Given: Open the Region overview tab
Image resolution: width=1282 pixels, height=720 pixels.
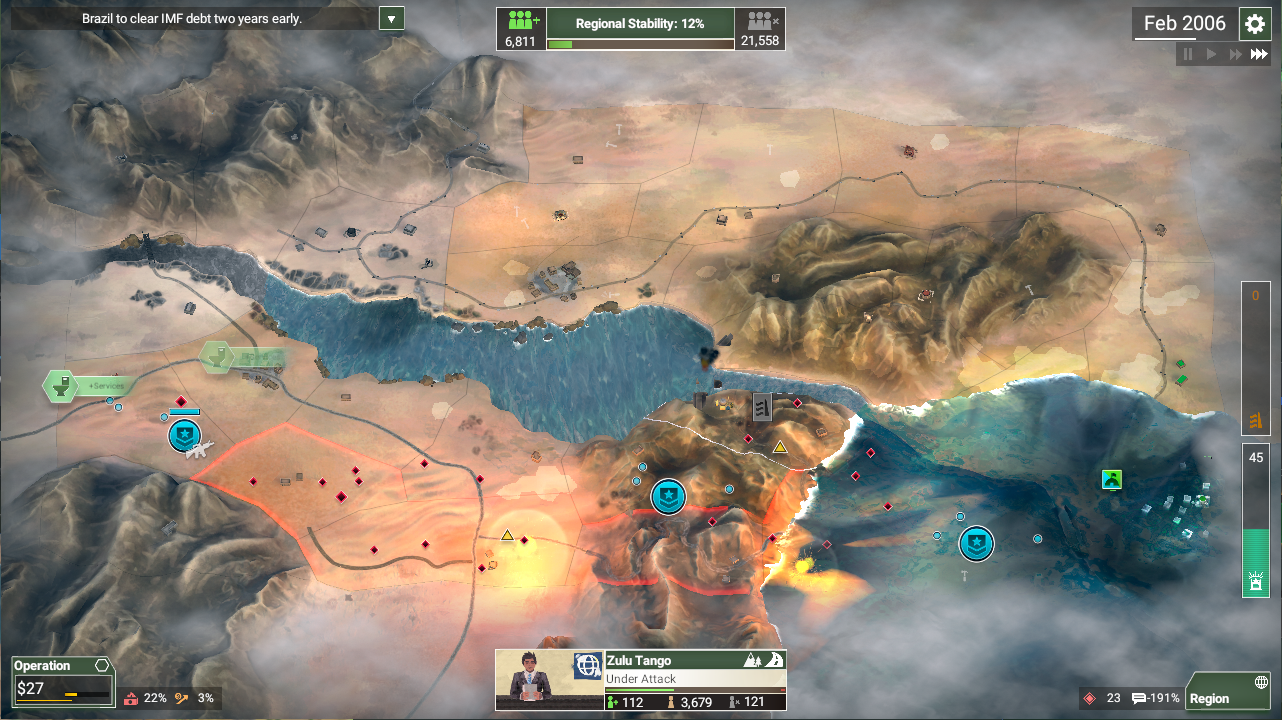Looking at the screenshot, I should click(1227, 692).
